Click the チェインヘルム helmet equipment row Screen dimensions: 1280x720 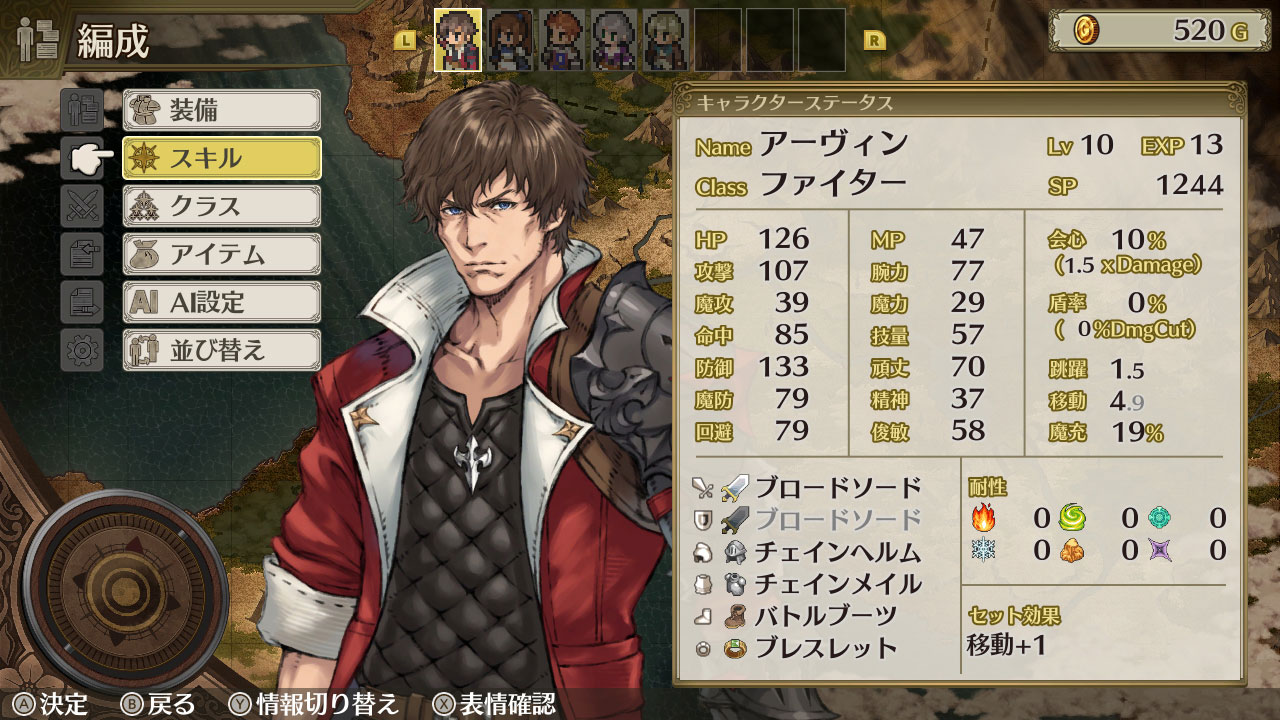[808, 552]
